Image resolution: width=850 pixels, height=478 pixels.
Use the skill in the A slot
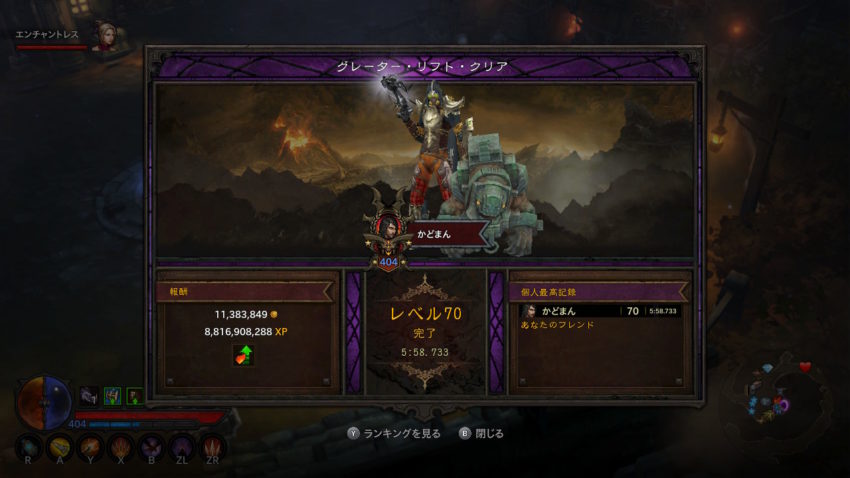[62, 446]
